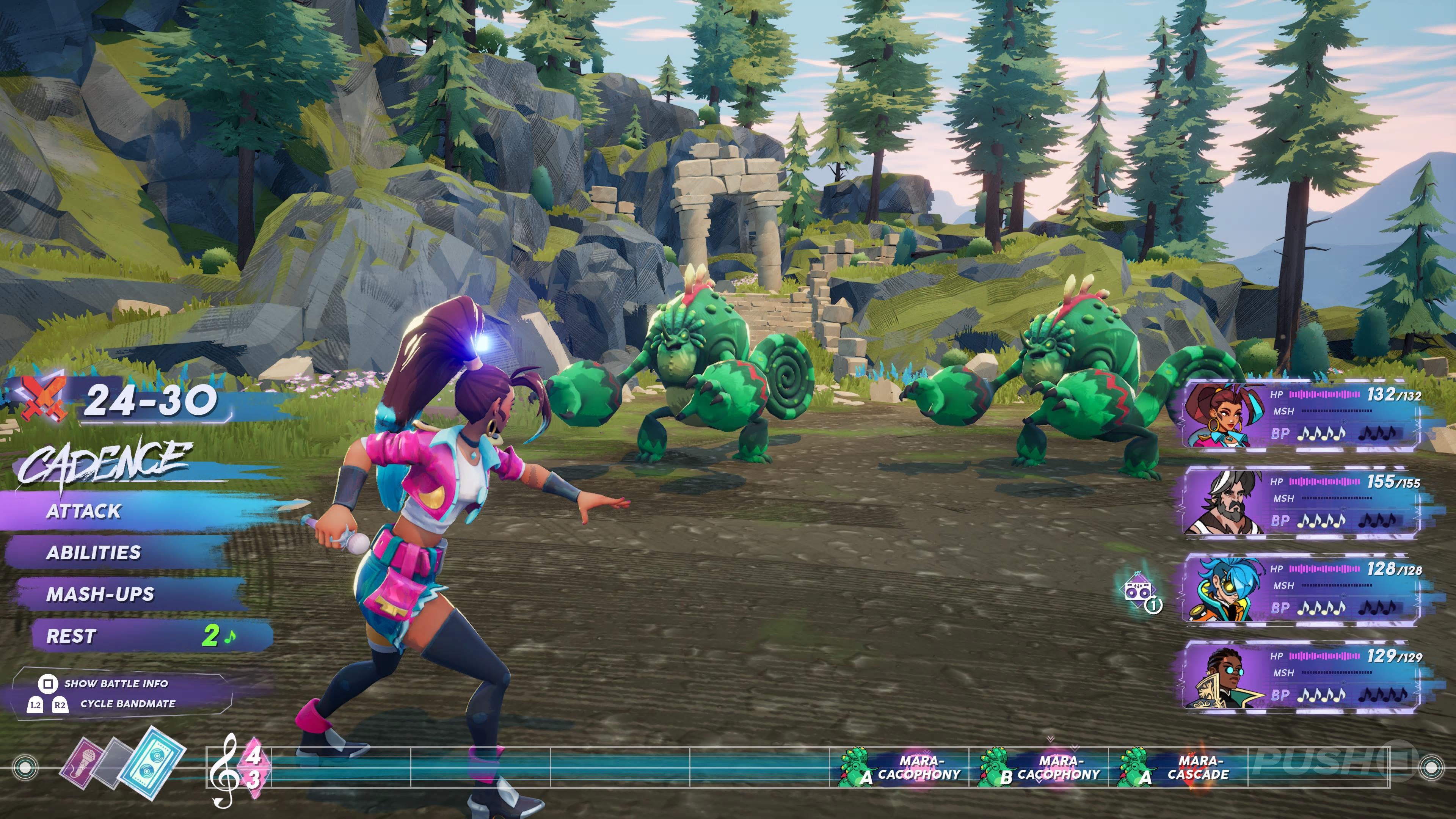The height and width of the screenshot is (819, 1456).
Task: Select the bandmate with round glasses panel
Action: click(1300, 676)
